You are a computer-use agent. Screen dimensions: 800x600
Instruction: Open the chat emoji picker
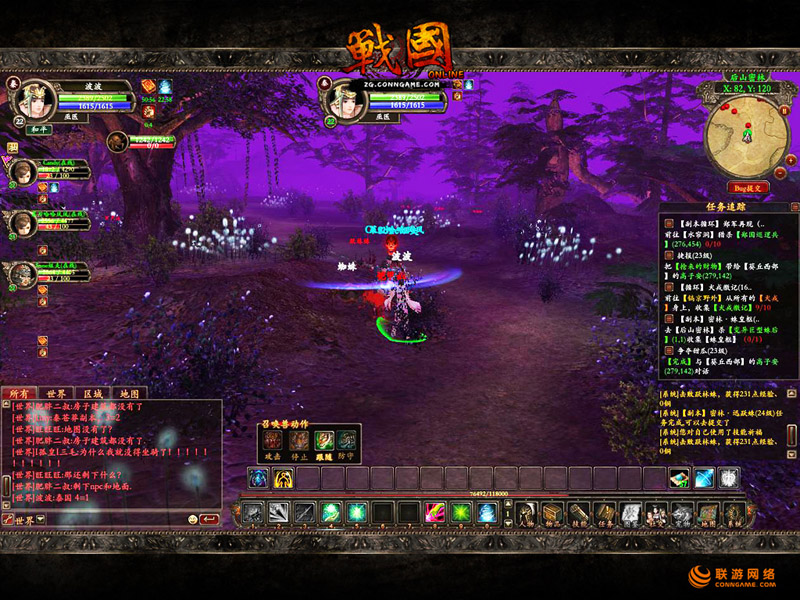(x=192, y=520)
